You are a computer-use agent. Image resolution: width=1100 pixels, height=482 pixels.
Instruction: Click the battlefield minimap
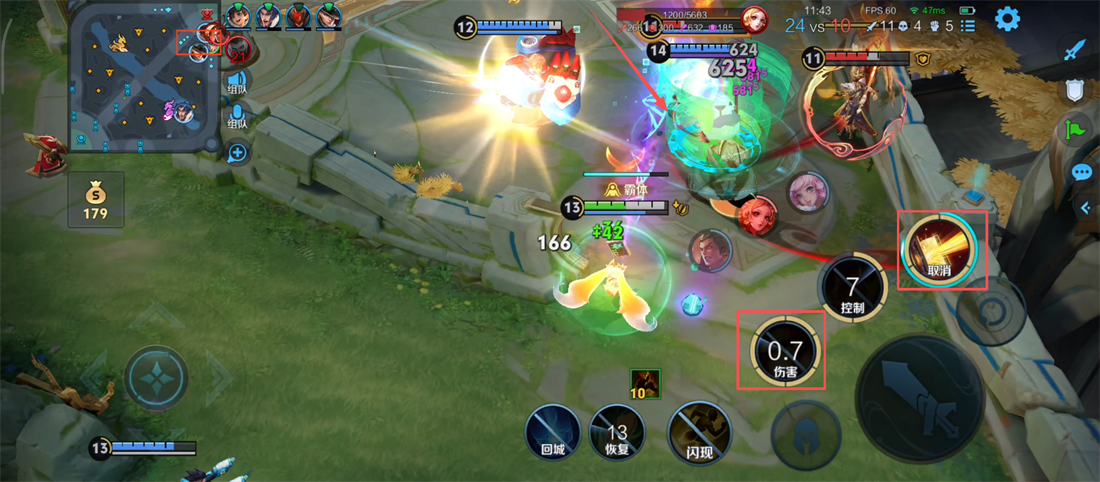tap(142, 76)
